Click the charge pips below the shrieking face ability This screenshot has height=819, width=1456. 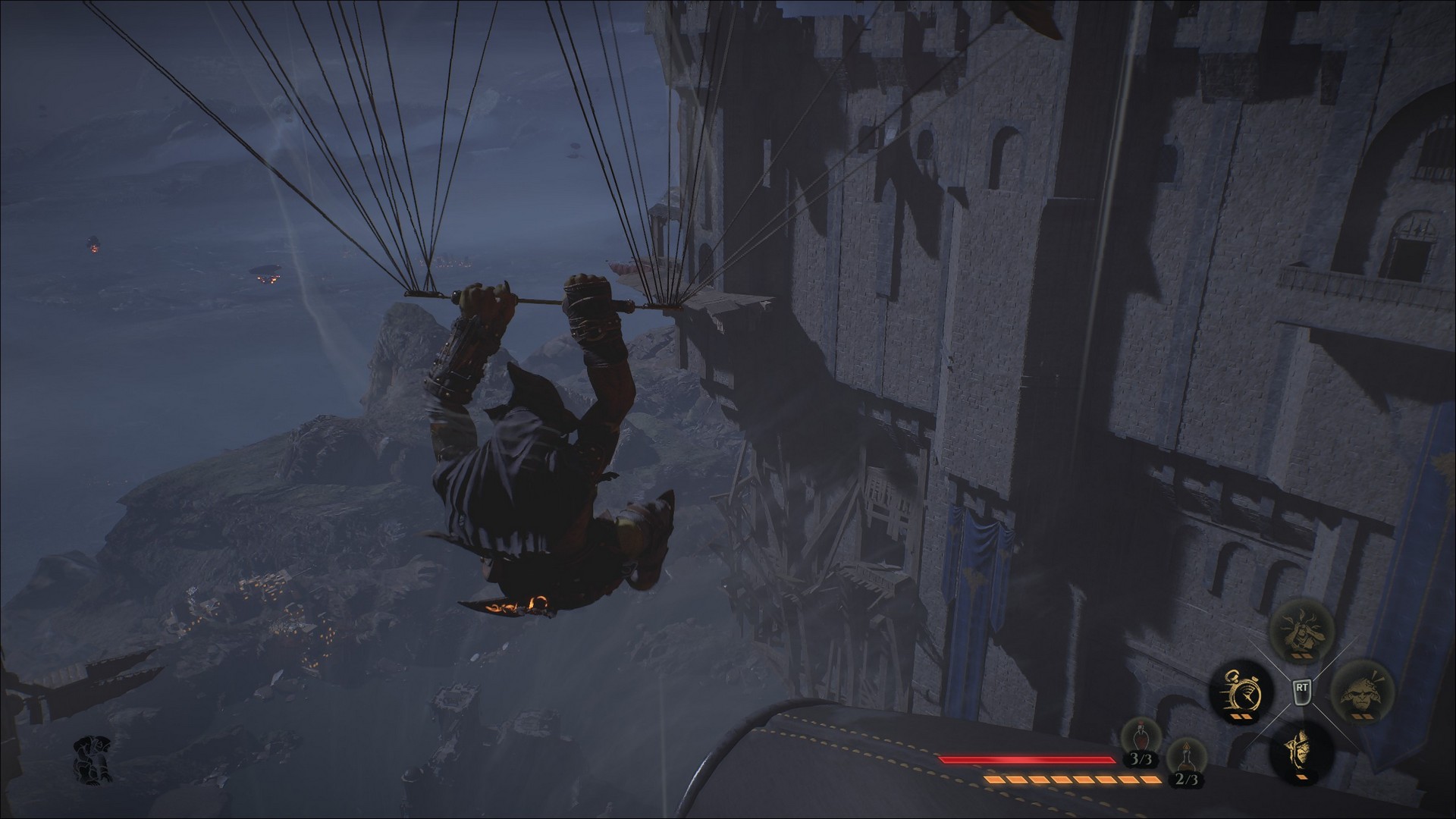pyautogui.click(x=1301, y=654)
